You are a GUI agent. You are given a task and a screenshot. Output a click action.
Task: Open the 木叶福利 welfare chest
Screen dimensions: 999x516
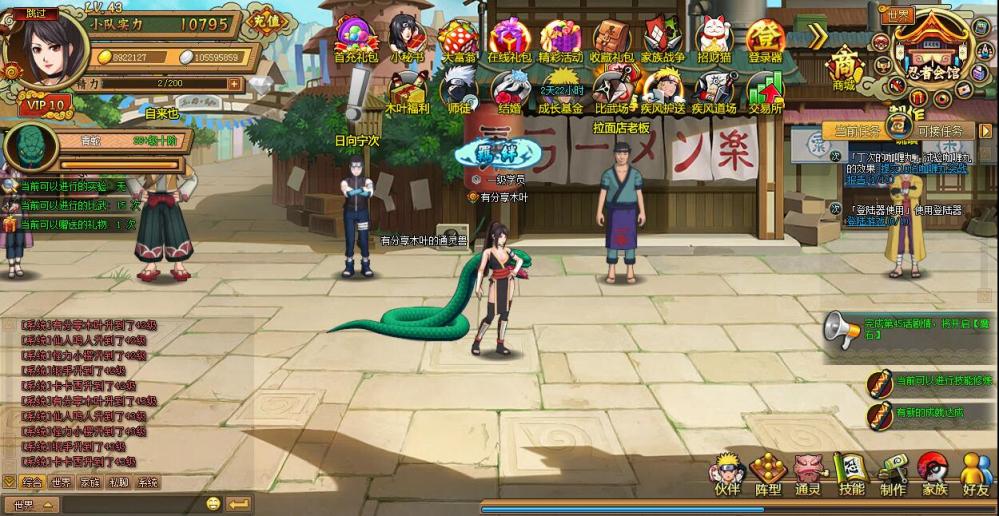coord(407,91)
